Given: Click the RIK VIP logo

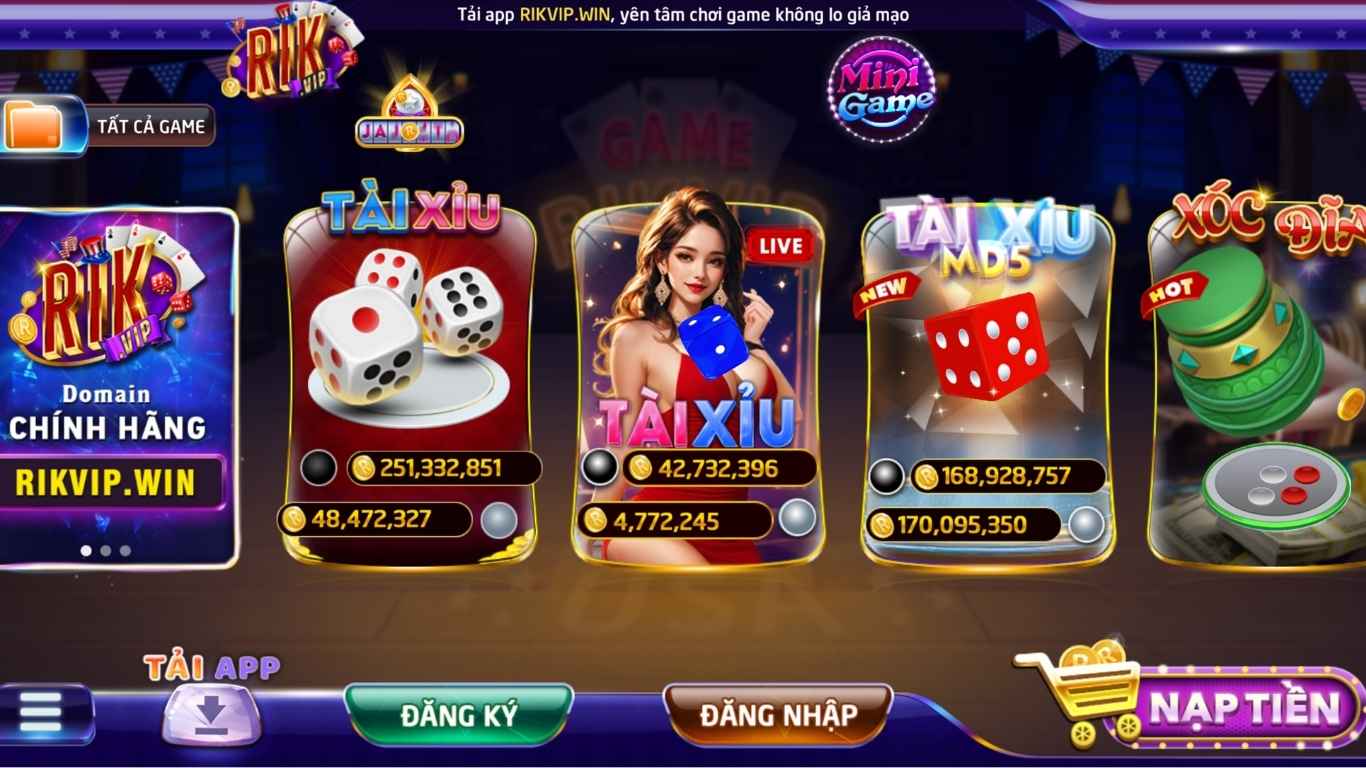Looking at the screenshot, I should (x=290, y=55).
